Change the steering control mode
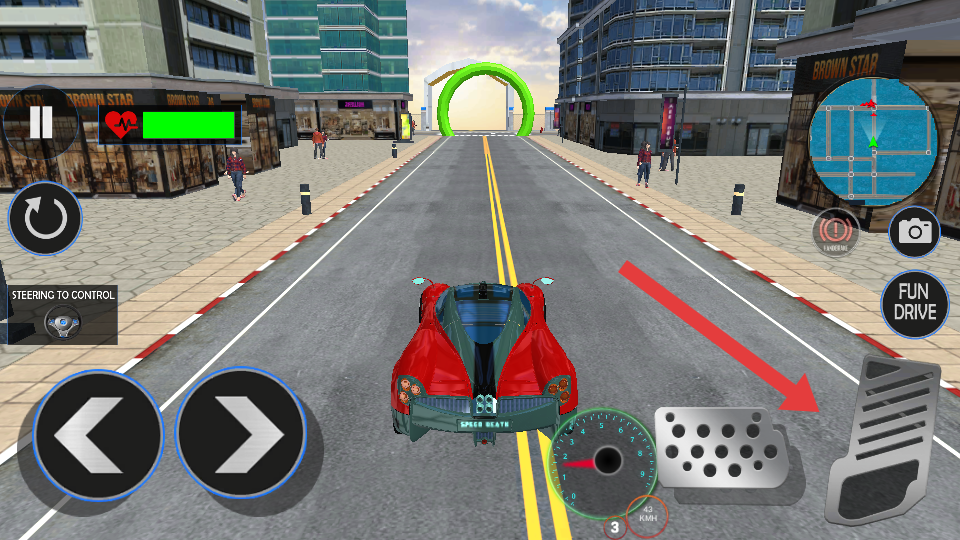The image size is (960, 540). [x=62, y=315]
